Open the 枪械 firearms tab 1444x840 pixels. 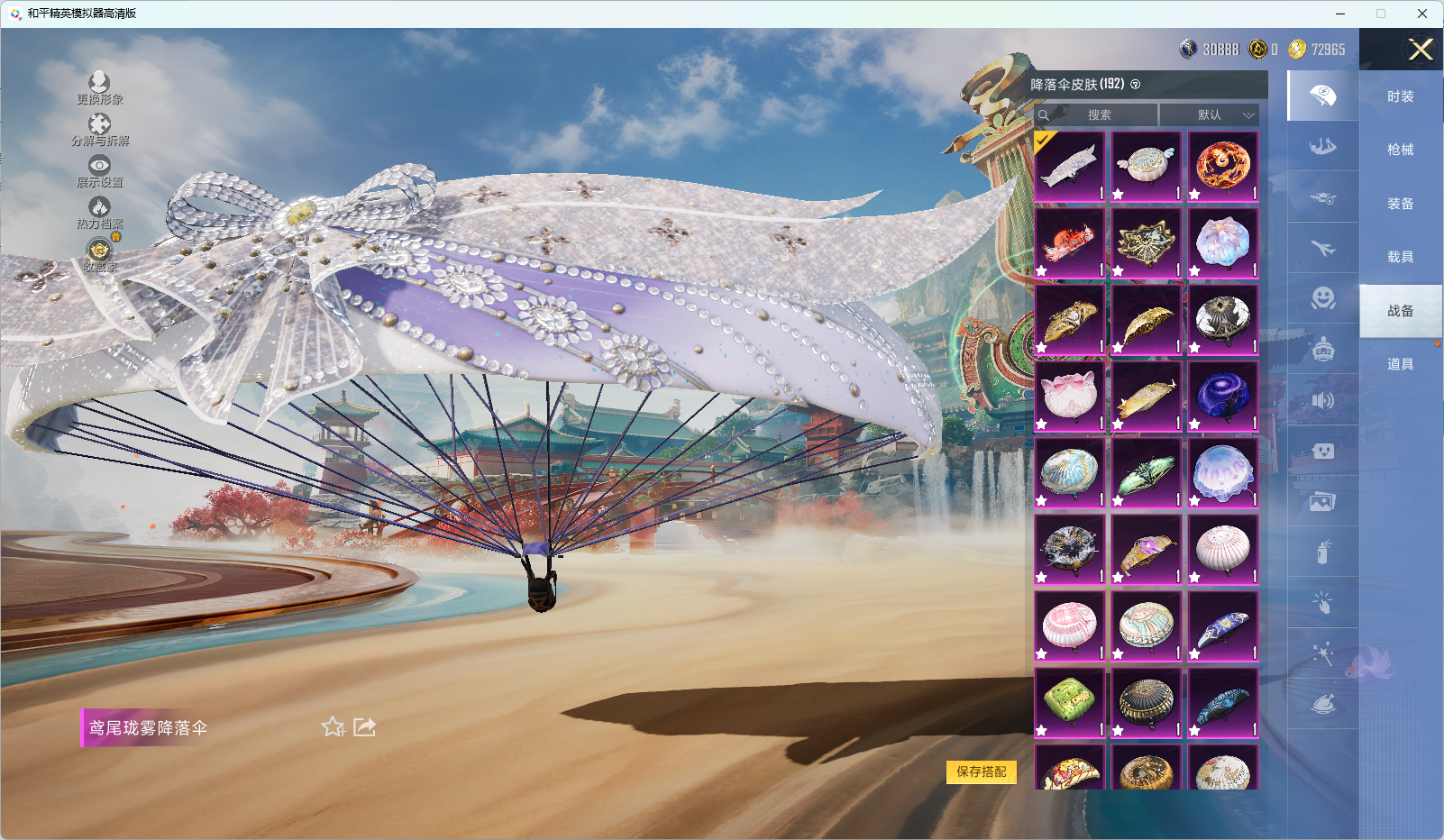click(x=1400, y=150)
